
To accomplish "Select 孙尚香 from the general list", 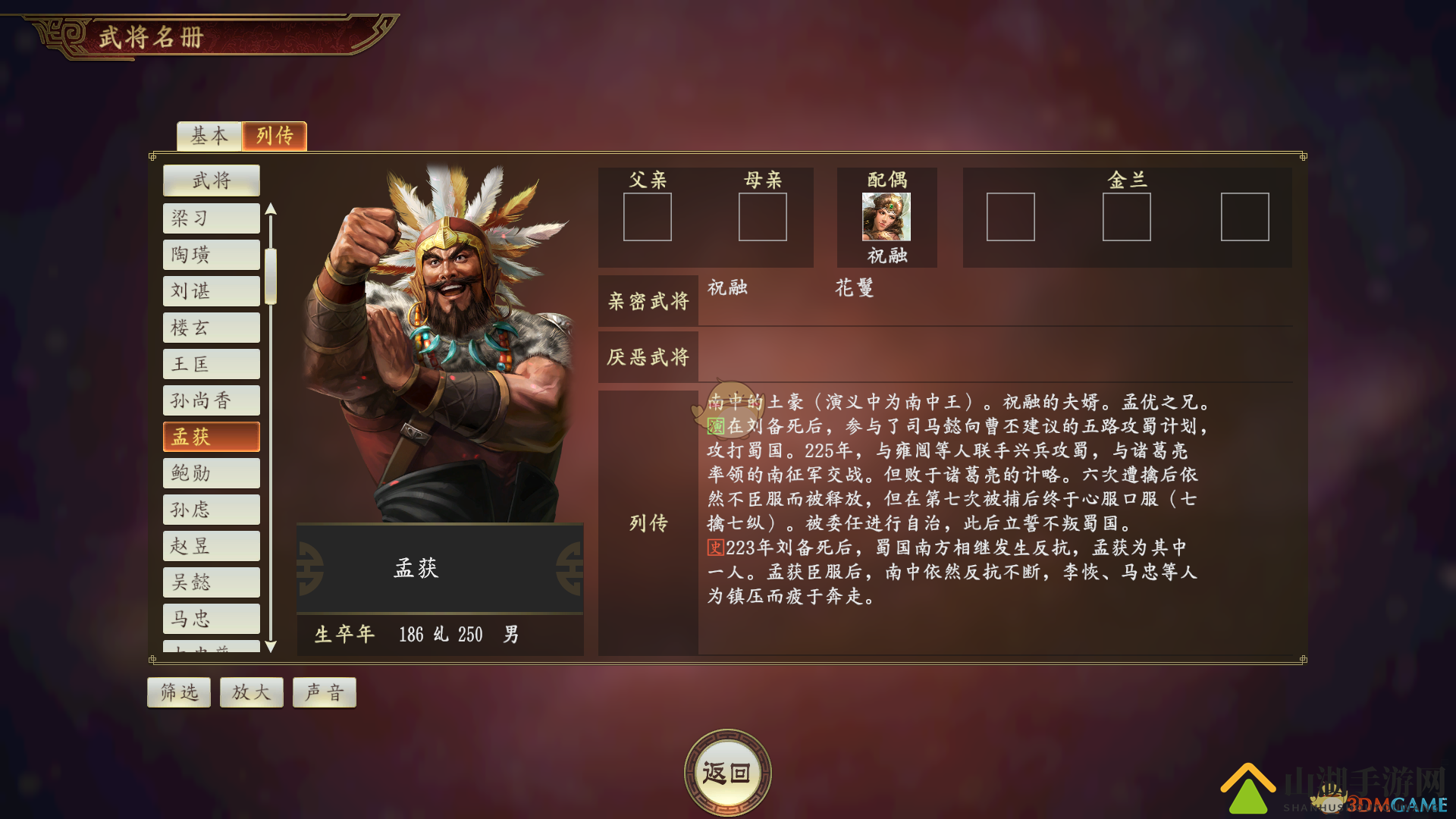I will [x=211, y=400].
